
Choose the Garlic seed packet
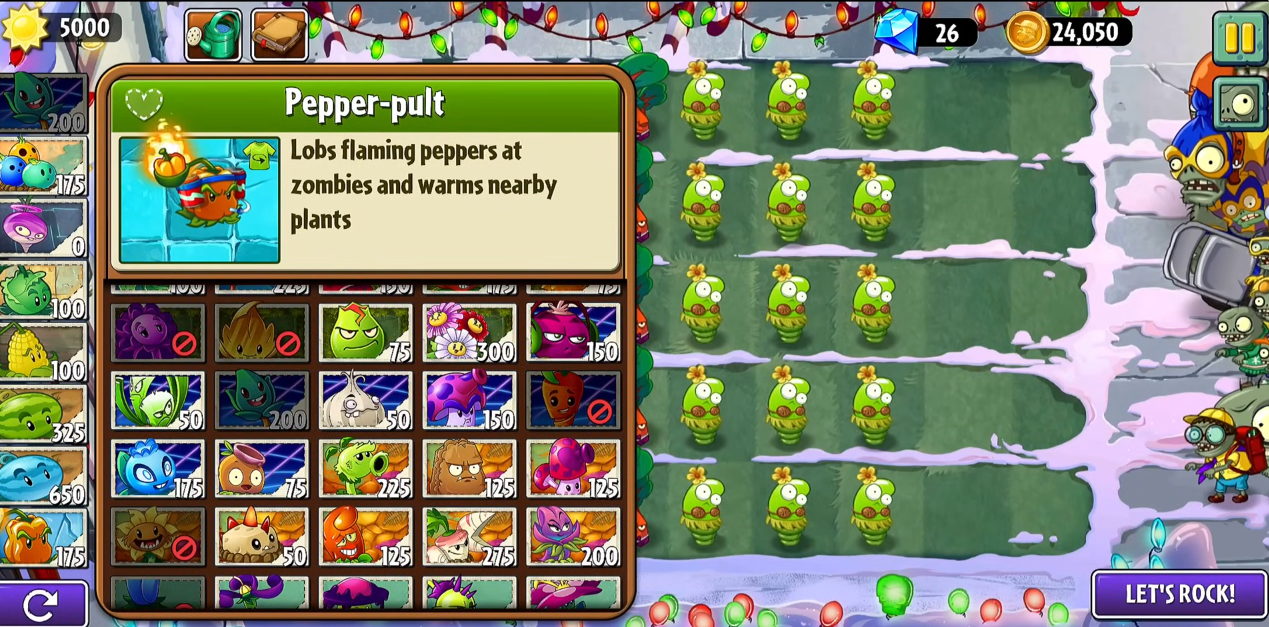365,400
